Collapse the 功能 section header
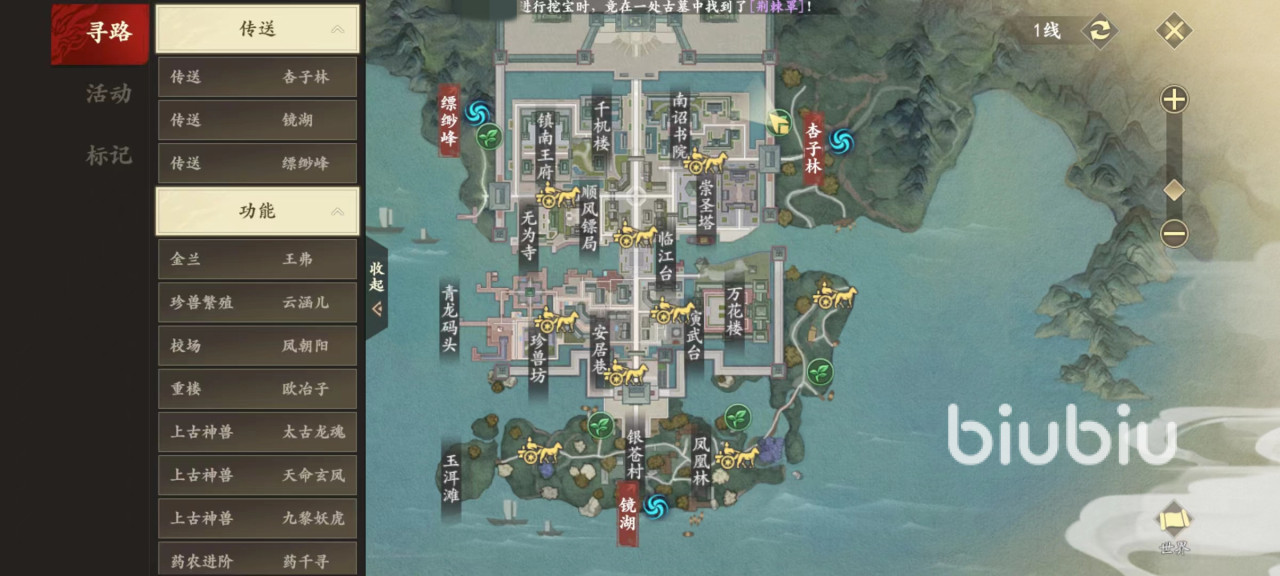The image size is (1280, 576). click(257, 211)
